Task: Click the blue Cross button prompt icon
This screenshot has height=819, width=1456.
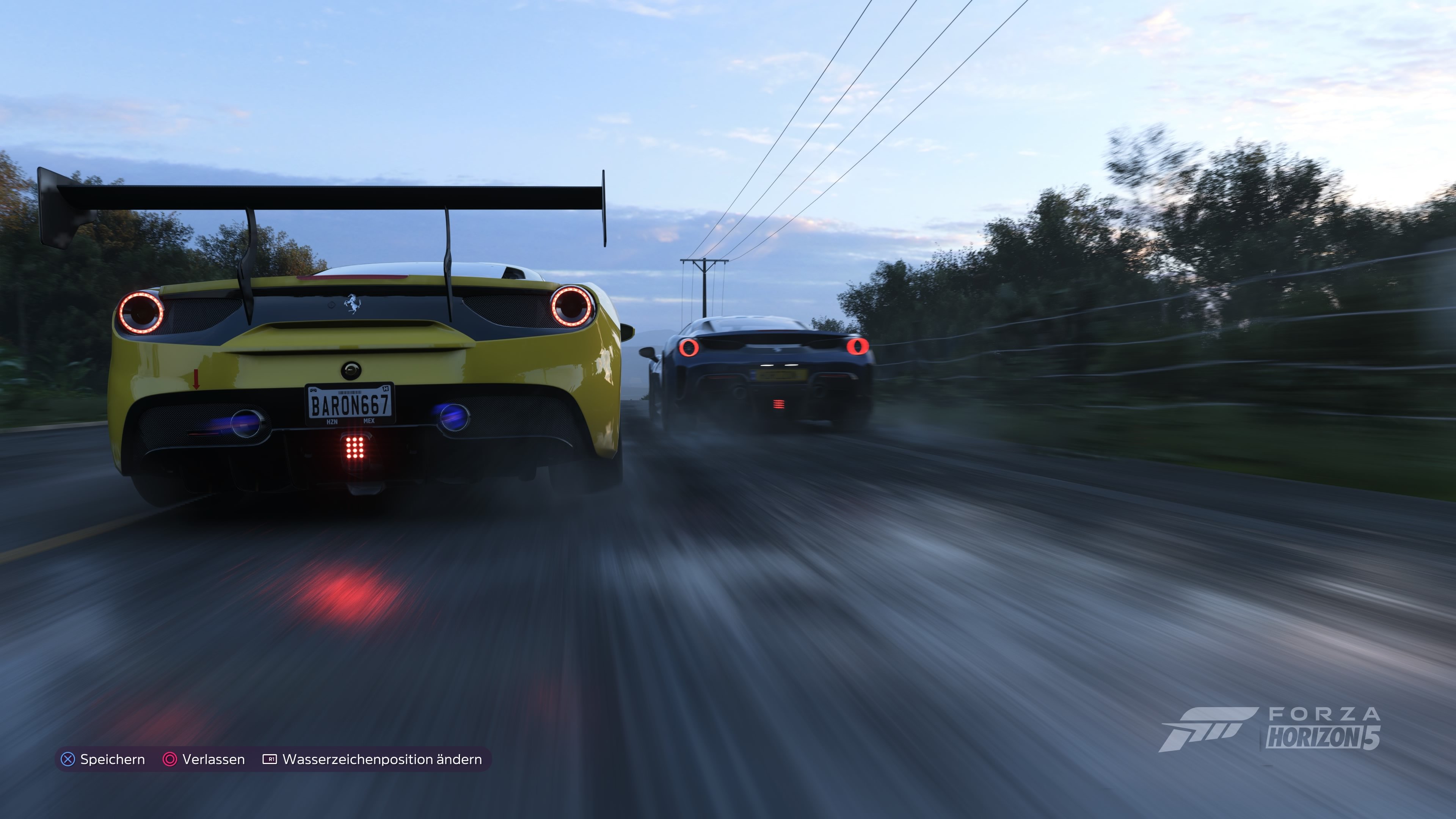Action: pos(67,759)
